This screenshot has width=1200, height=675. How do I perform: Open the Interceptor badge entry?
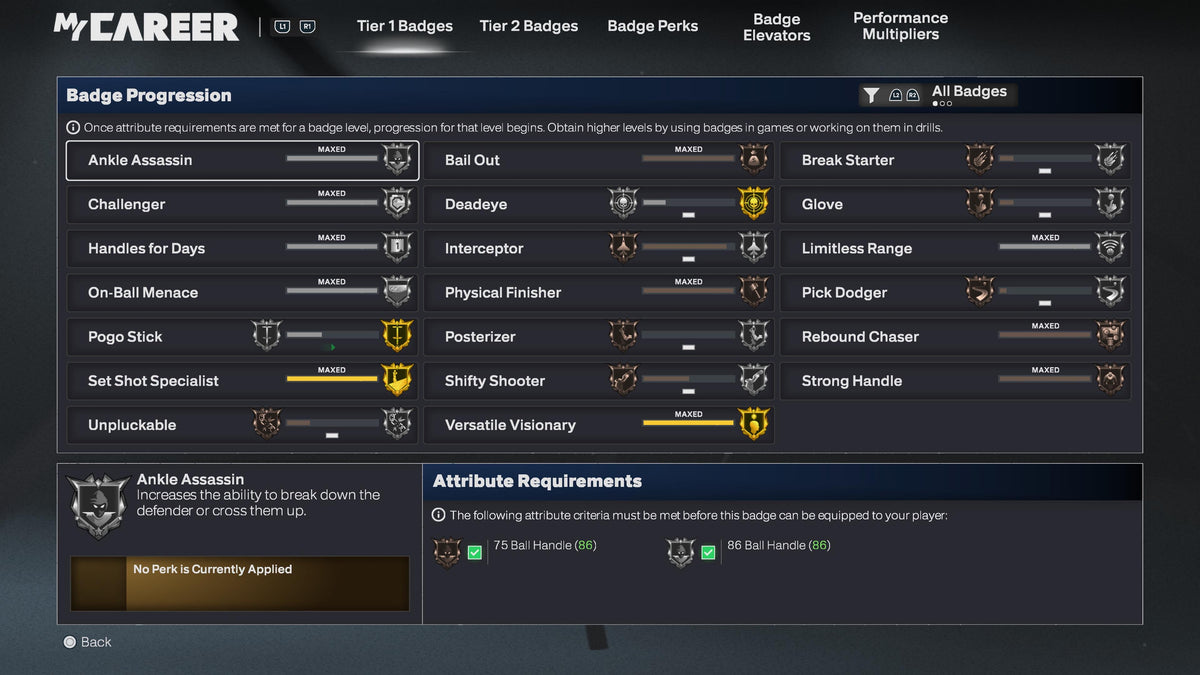pyautogui.click(x=598, y=248)
